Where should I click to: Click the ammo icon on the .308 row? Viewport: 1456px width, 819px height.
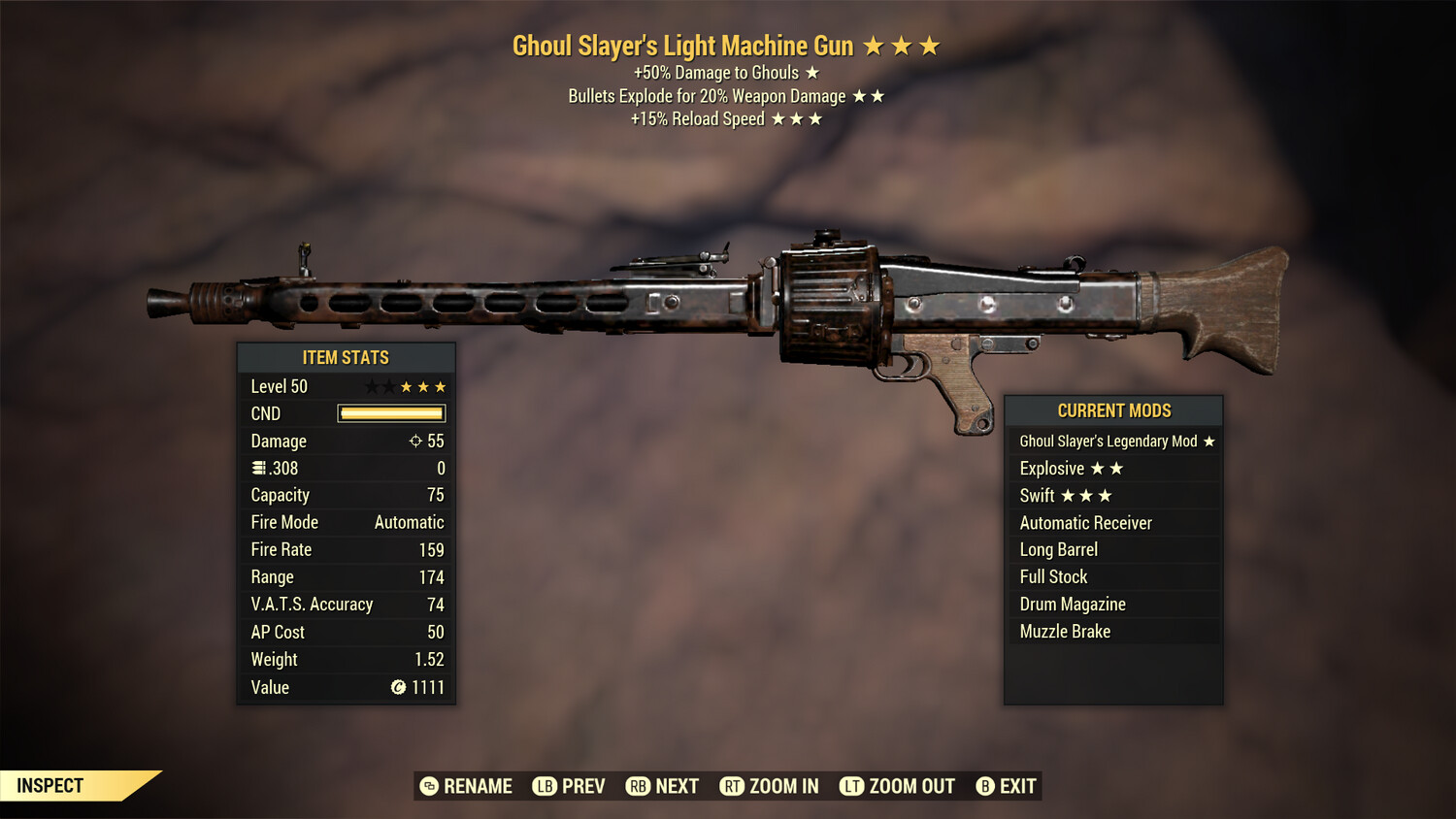pos(257,468)
